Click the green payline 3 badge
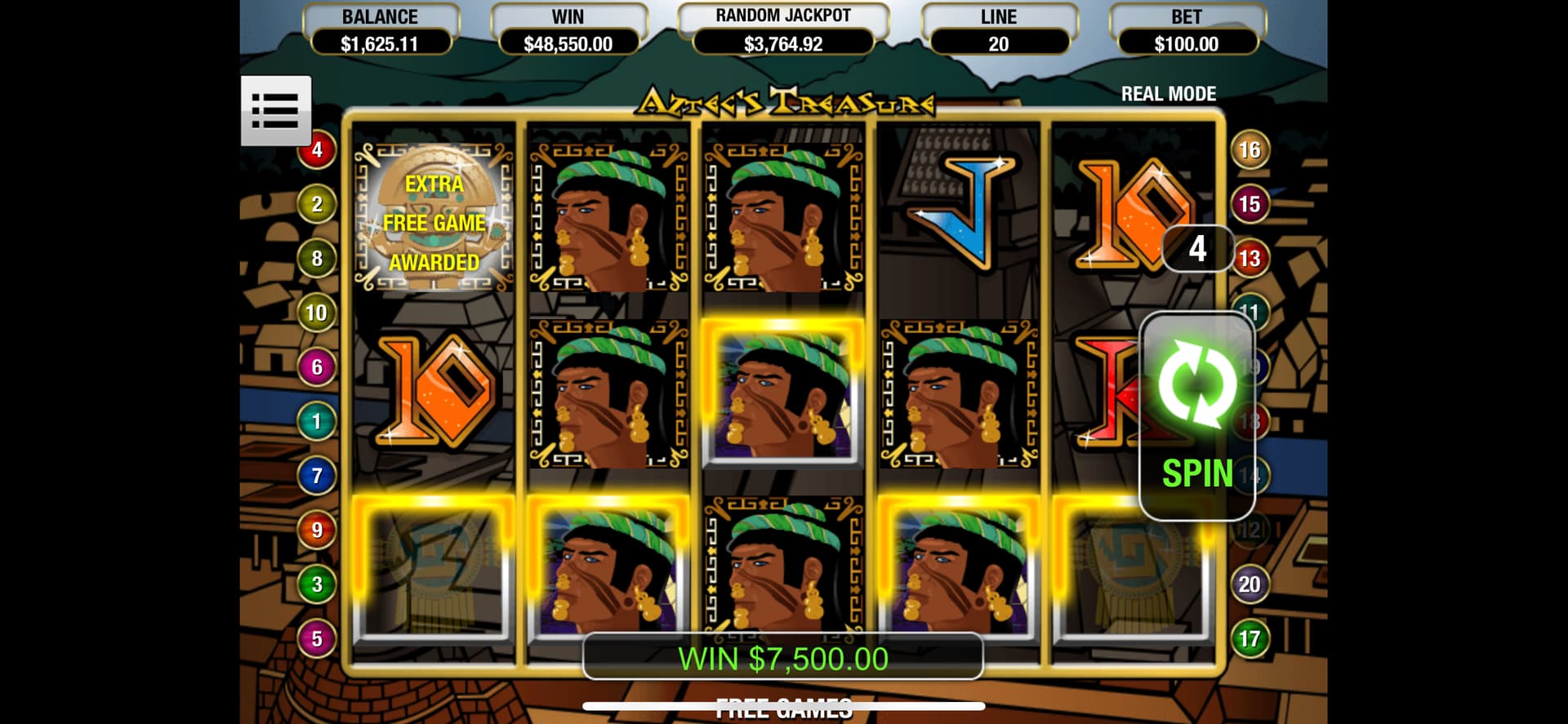Screen dimensions: 1568x724 pos(317,584)
